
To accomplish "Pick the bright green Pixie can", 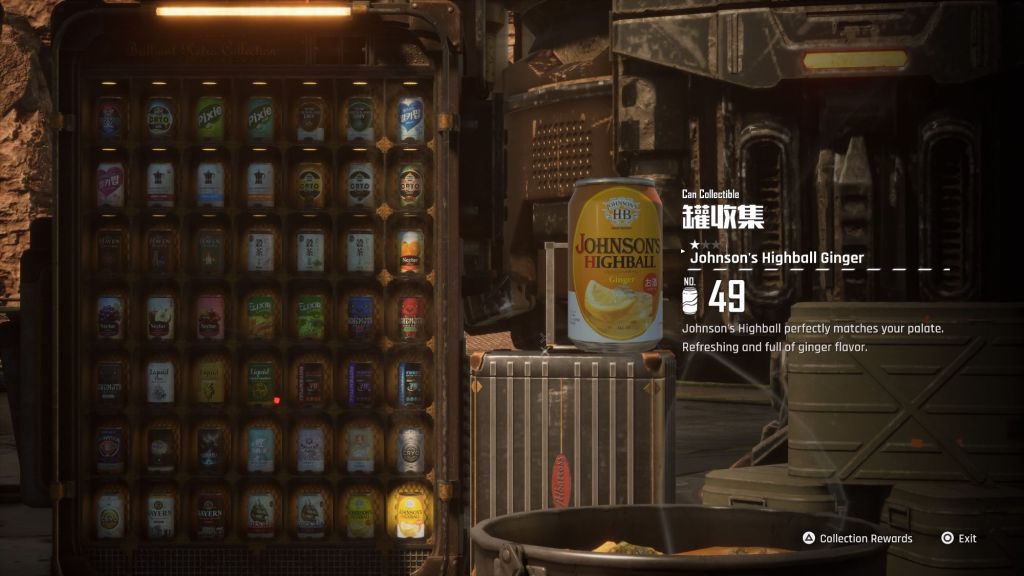I will click(x=210, y=119).
